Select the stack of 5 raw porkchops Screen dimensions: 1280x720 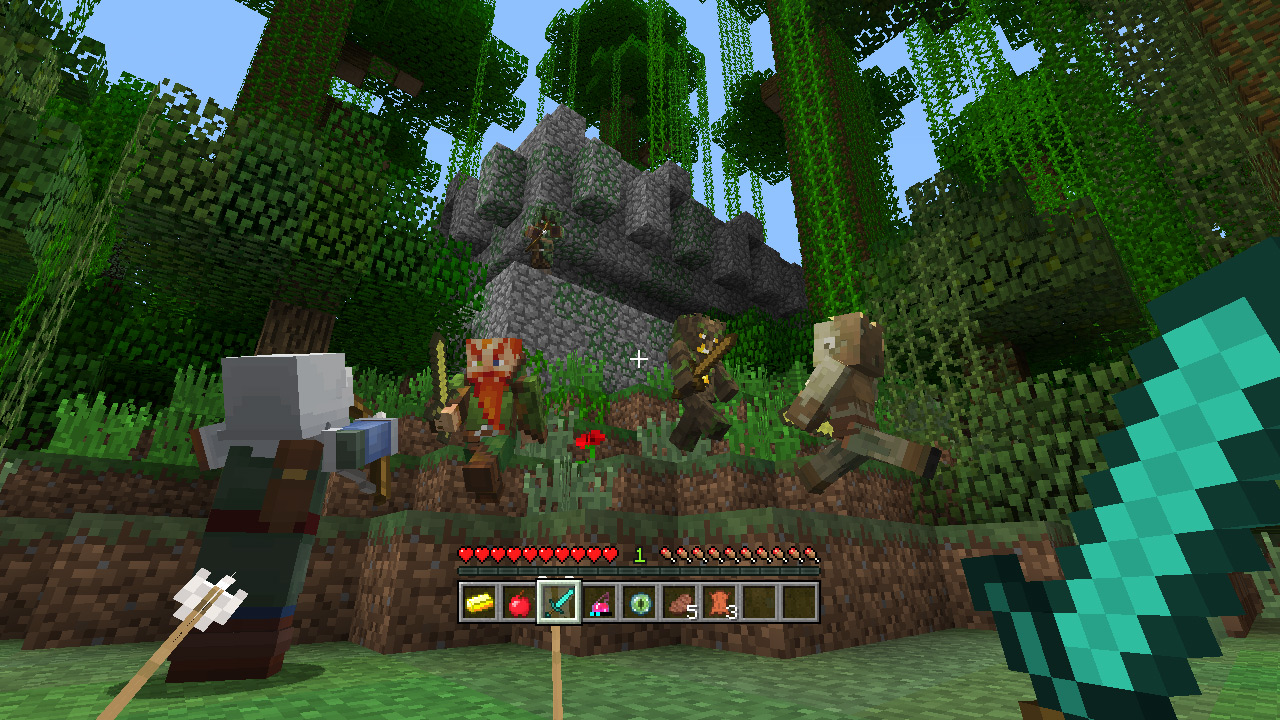(x=678, y=602)
